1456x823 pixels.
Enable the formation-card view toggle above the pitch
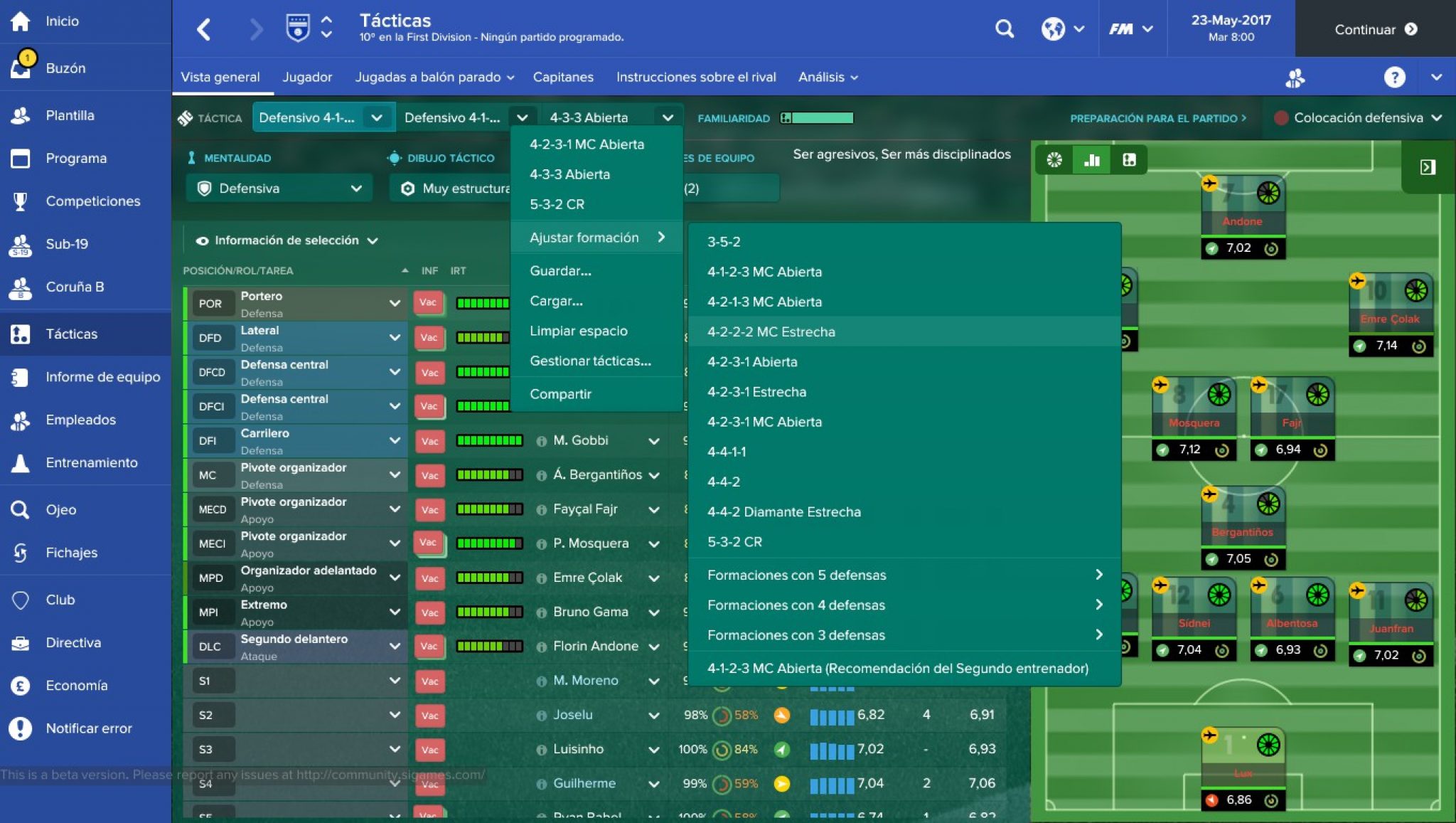tap(1130, 160)
